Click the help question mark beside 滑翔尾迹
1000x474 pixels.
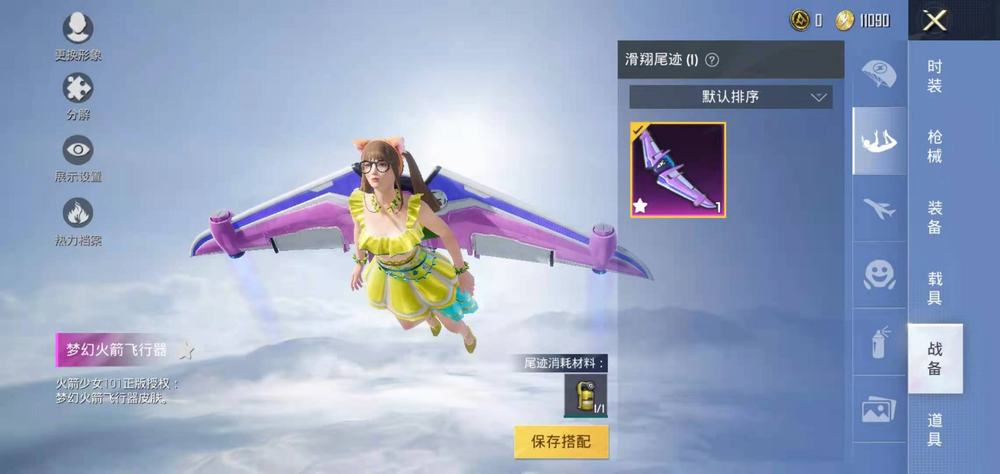point(712,60)
